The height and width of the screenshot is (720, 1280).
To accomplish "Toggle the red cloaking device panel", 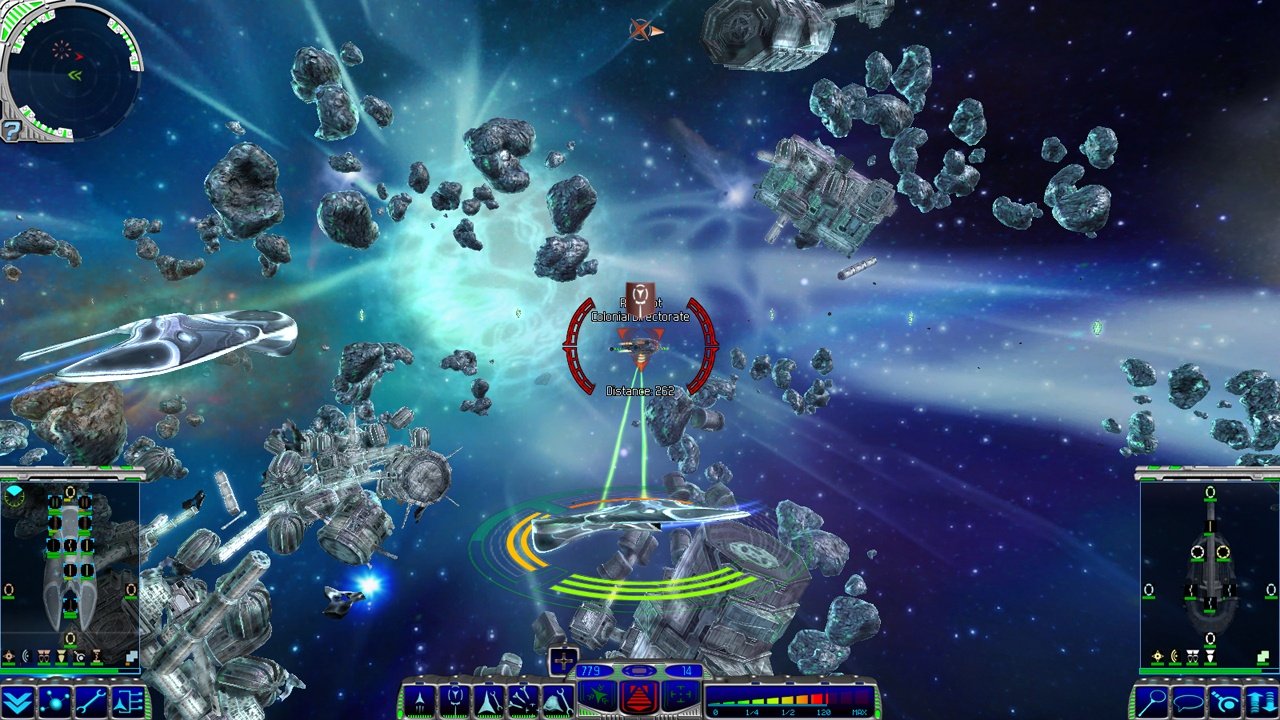I will tap(637, 699).
